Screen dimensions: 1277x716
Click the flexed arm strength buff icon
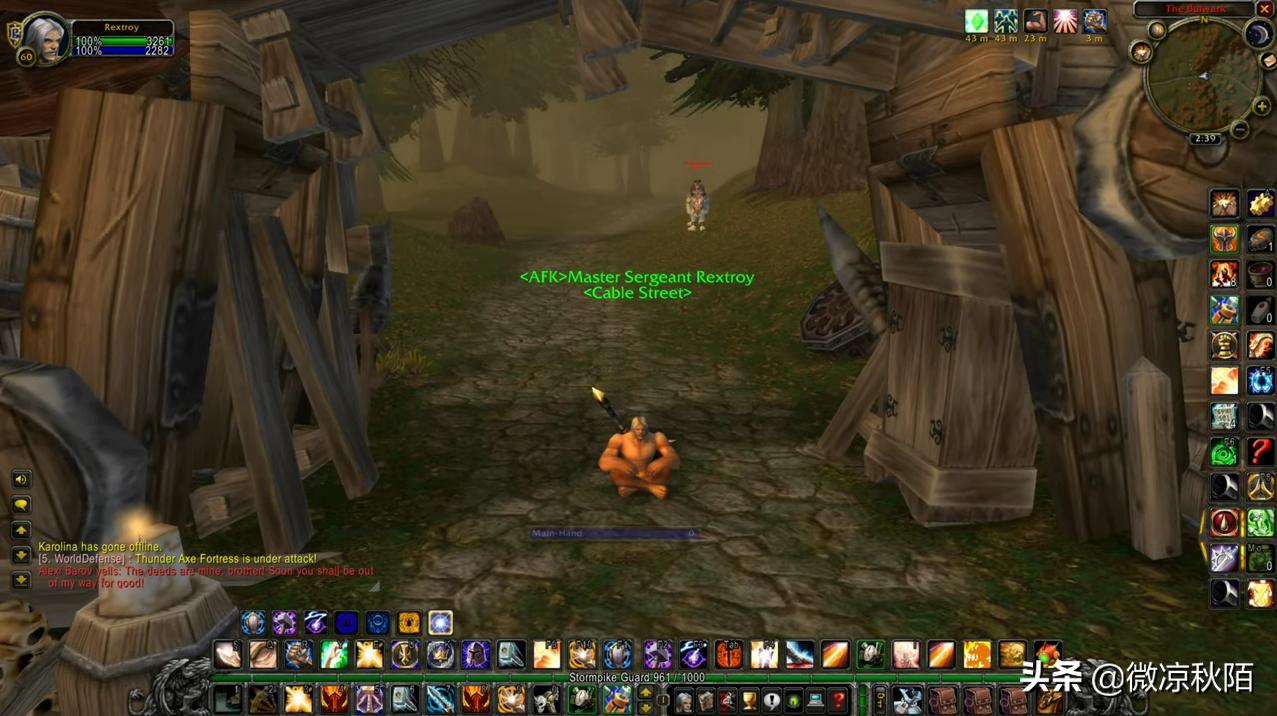coord(1035,21)
